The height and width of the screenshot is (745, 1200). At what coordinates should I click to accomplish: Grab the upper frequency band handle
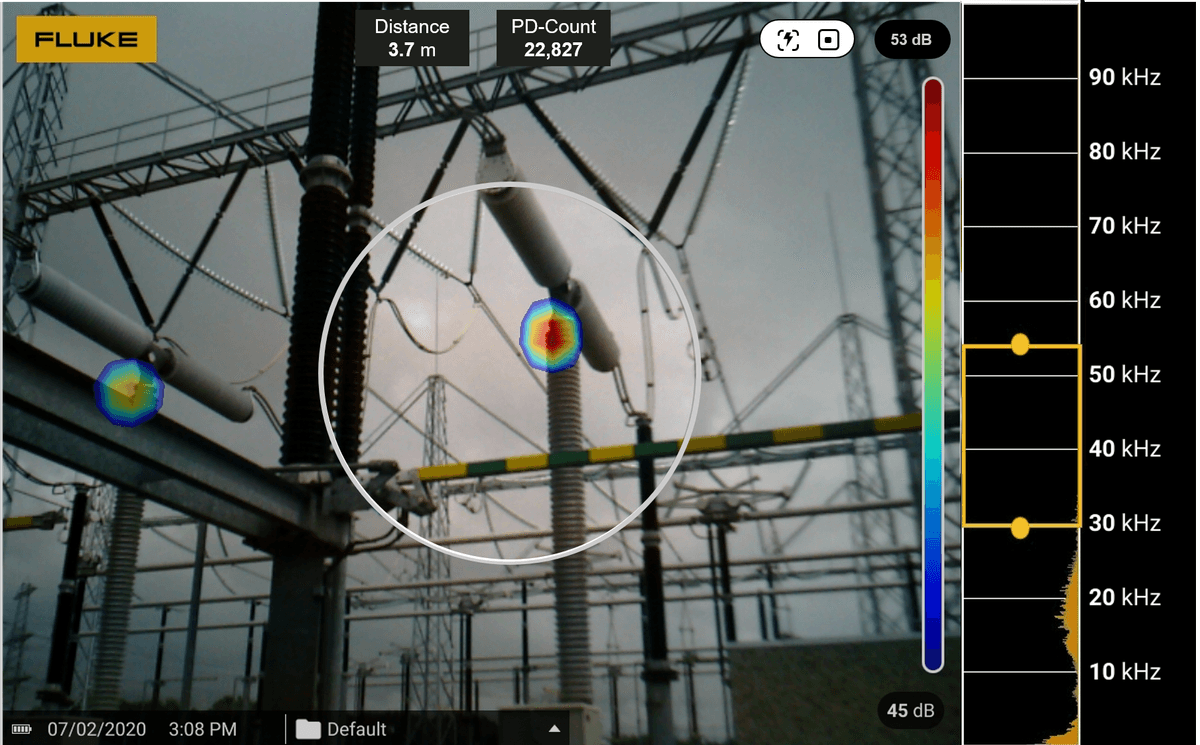pos(1020,345)
